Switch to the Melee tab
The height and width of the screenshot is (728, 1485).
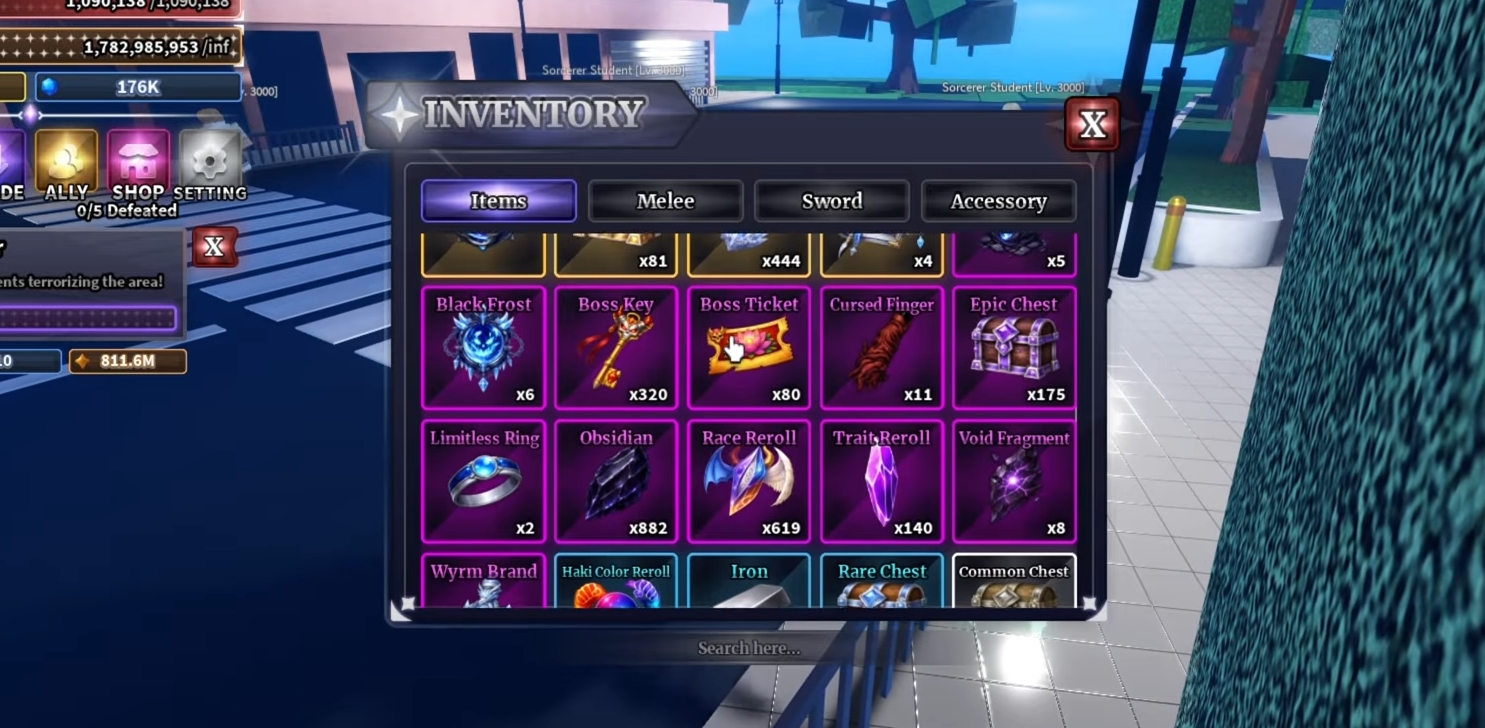665,201
